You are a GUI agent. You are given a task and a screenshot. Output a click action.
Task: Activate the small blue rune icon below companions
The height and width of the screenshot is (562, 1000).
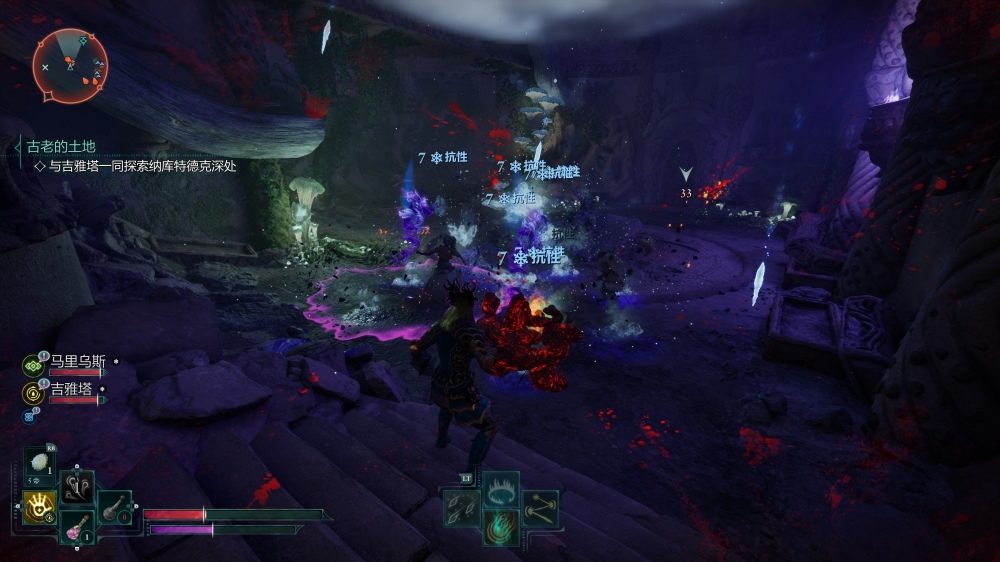point(28,416)
